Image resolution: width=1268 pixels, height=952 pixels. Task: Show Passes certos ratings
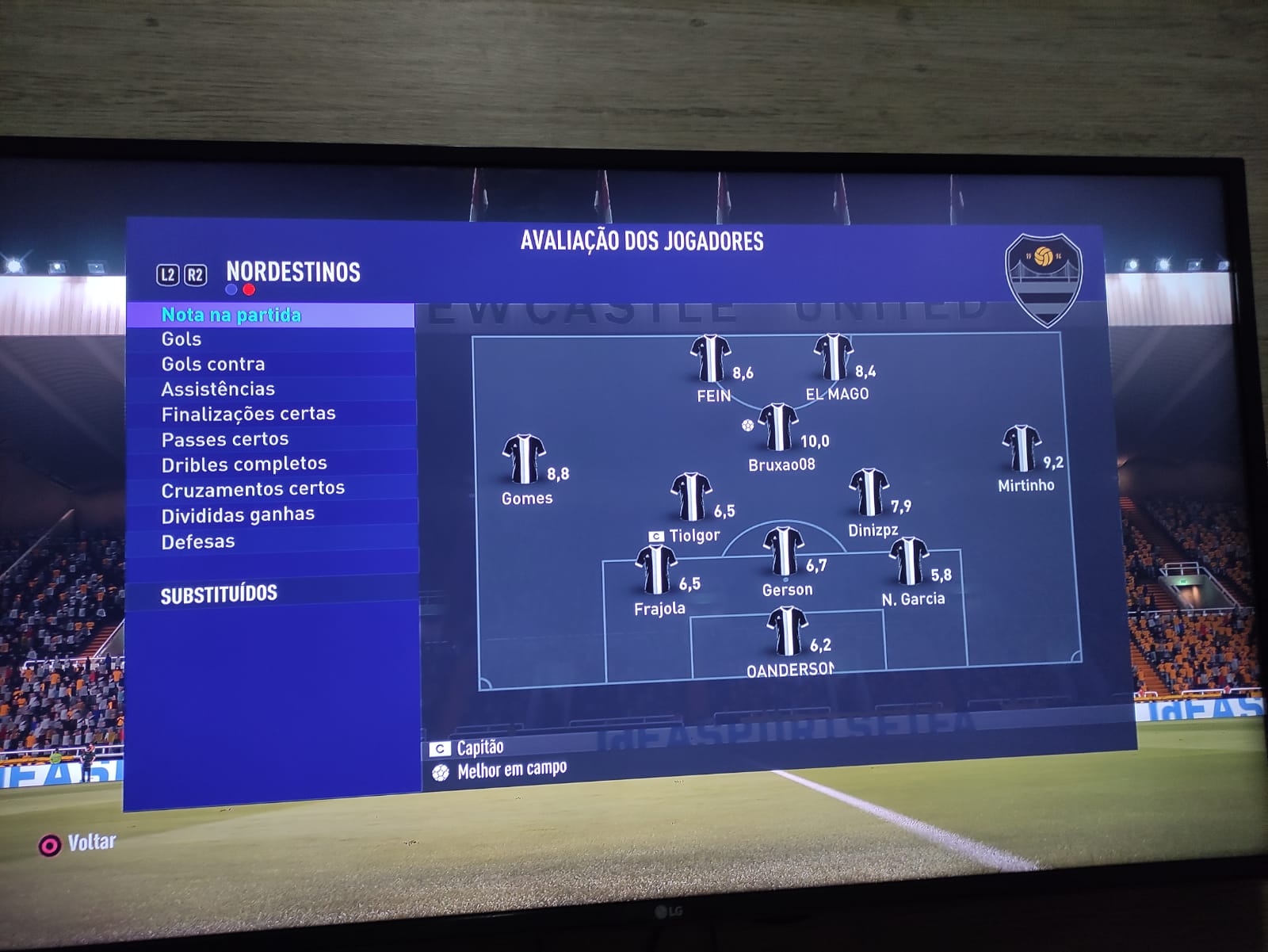(x=225, y=439)
